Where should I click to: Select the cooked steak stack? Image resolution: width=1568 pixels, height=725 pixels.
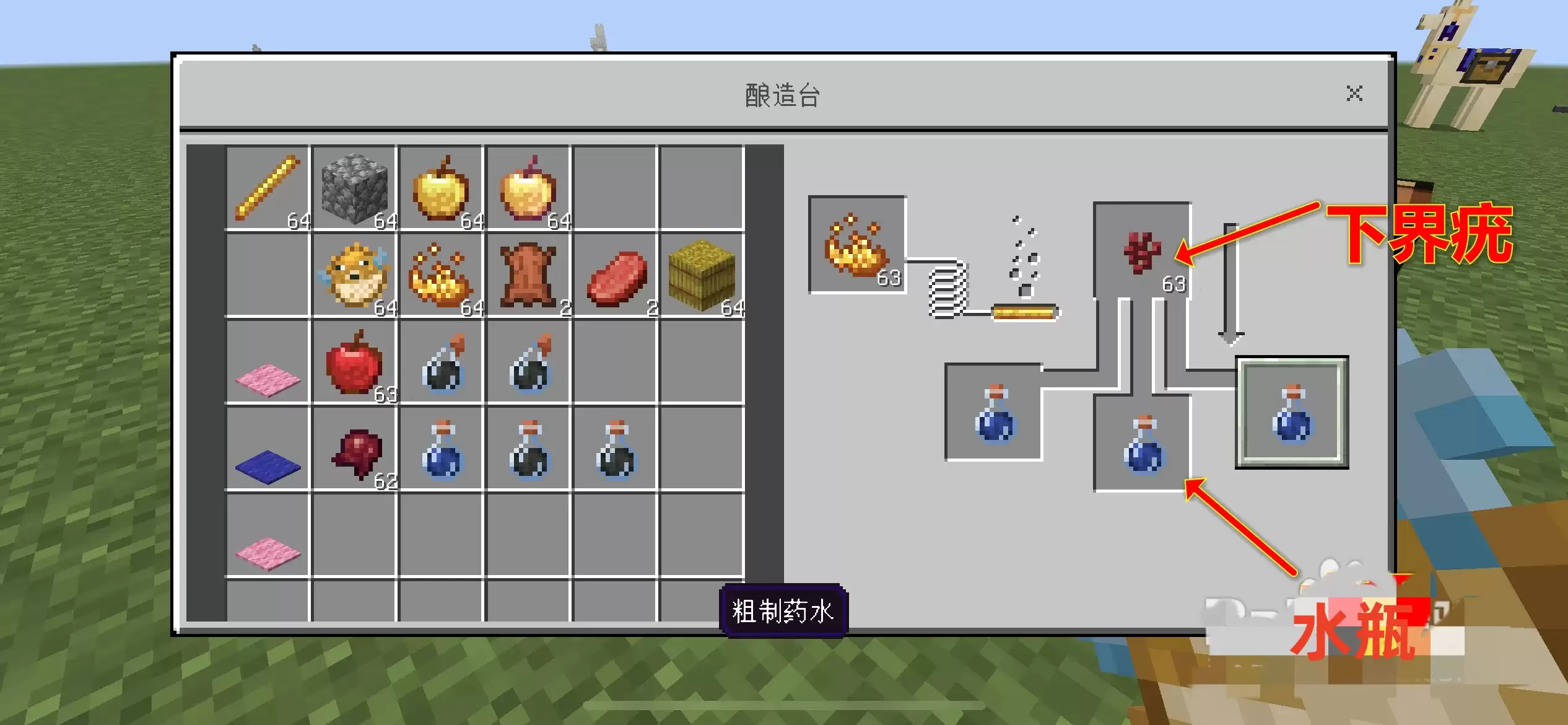coord(616,276)
